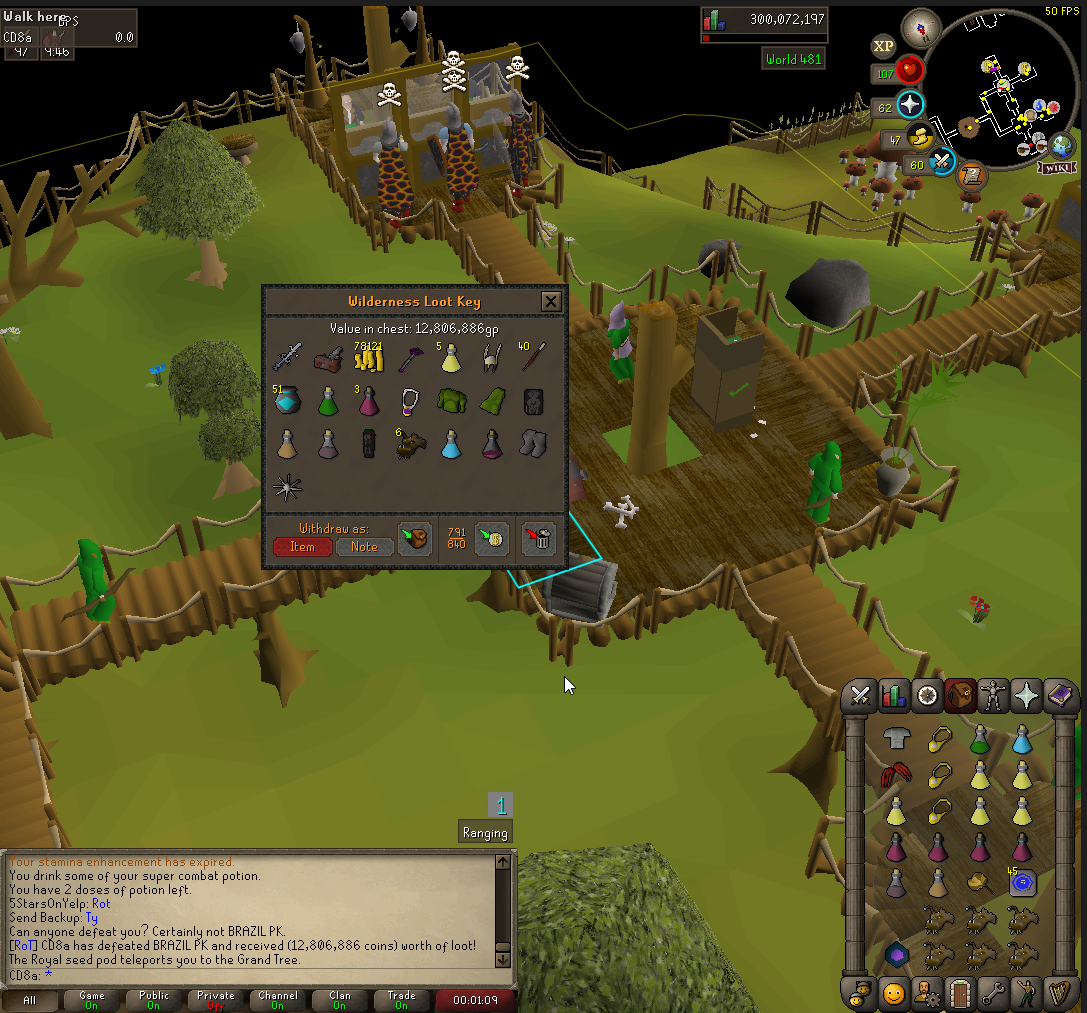Image resolution: width=1087 pixels, height=1013 pixels.
Task: Withdraw all loot to inventory via backpack button
Action: coord(414,539)
